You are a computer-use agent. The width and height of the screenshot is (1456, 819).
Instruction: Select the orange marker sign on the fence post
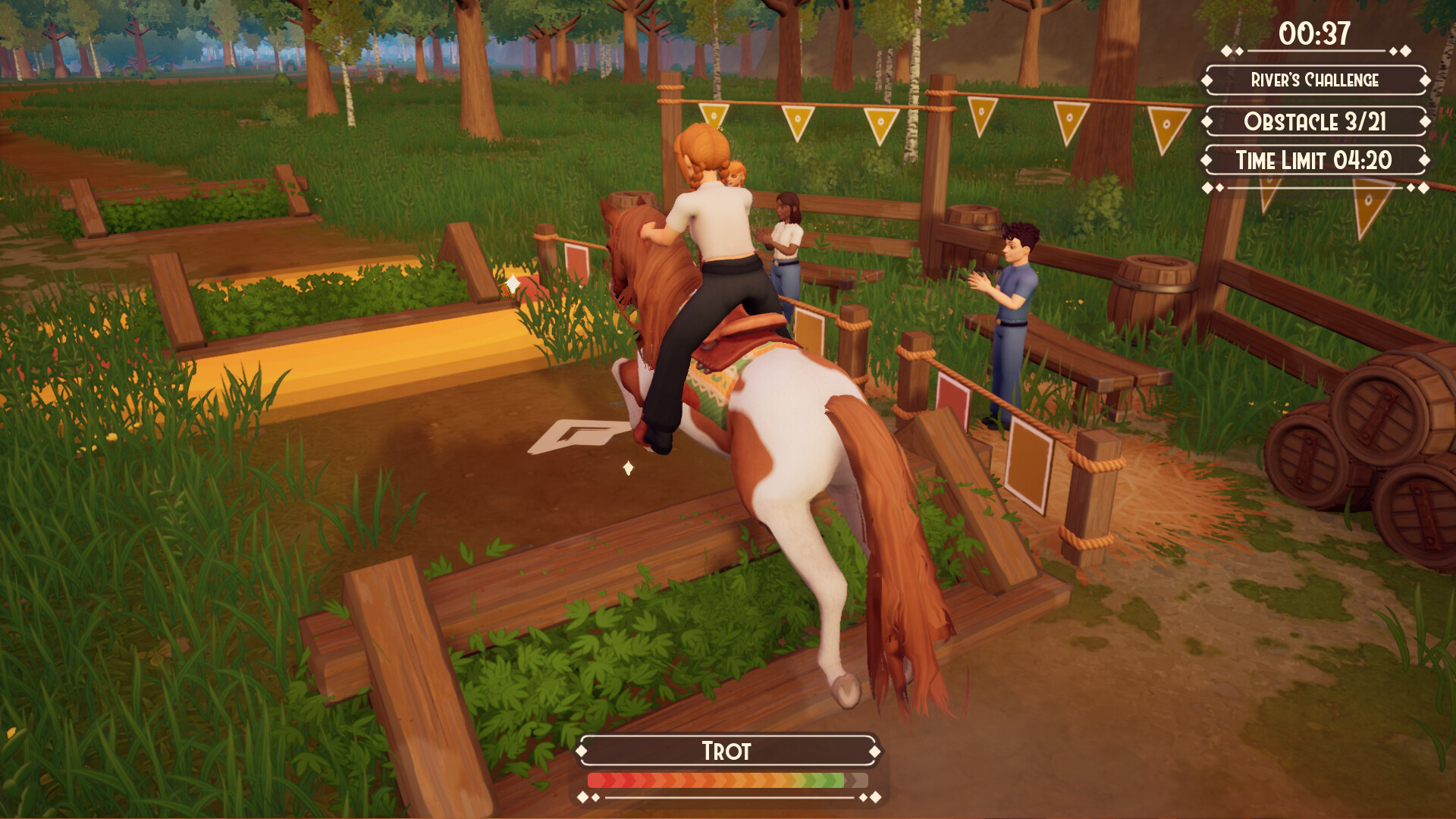tap(1028, 463)
